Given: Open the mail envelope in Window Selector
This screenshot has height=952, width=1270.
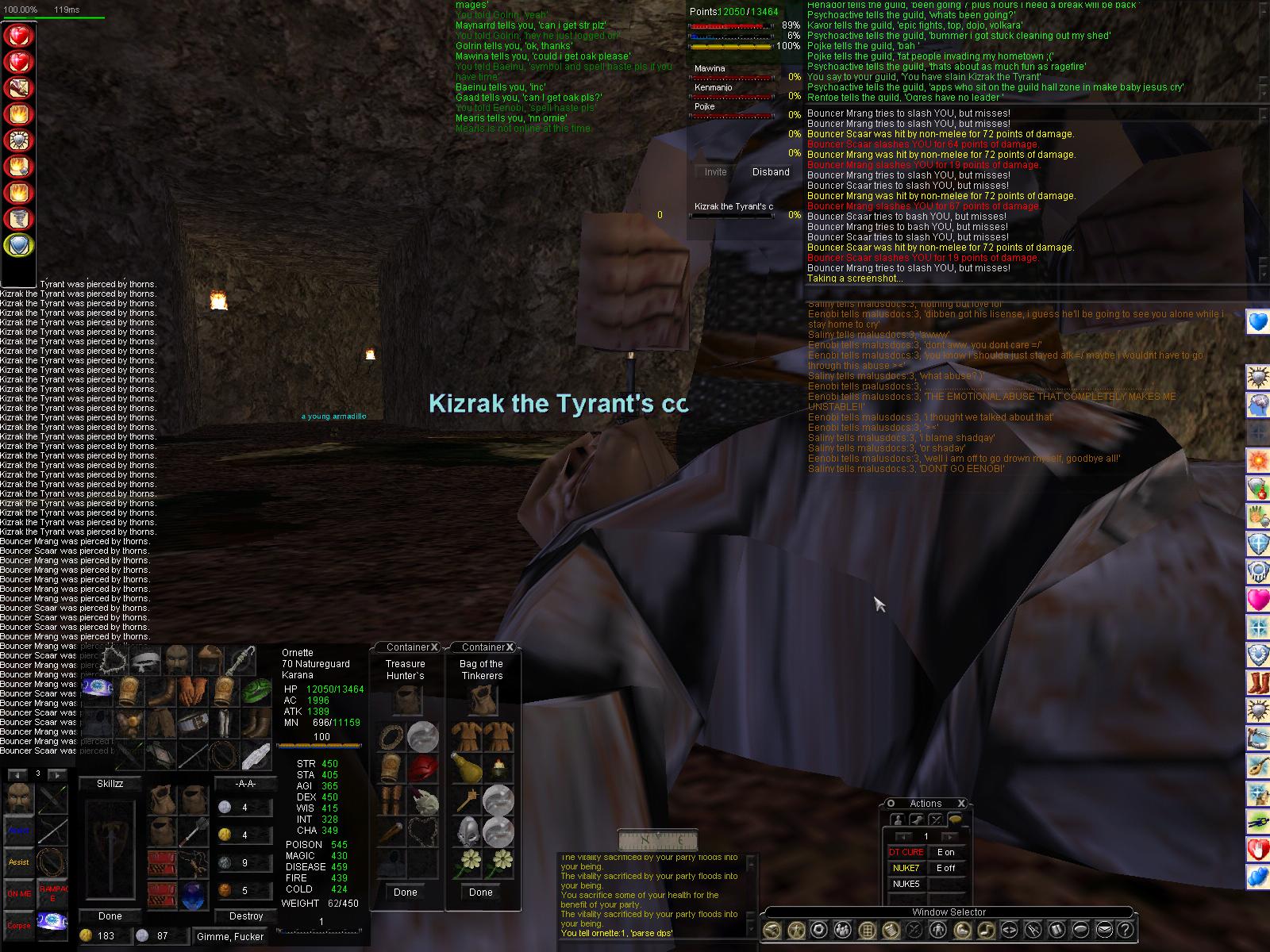Looking at the screenshot, I should tap(1103, 930).
